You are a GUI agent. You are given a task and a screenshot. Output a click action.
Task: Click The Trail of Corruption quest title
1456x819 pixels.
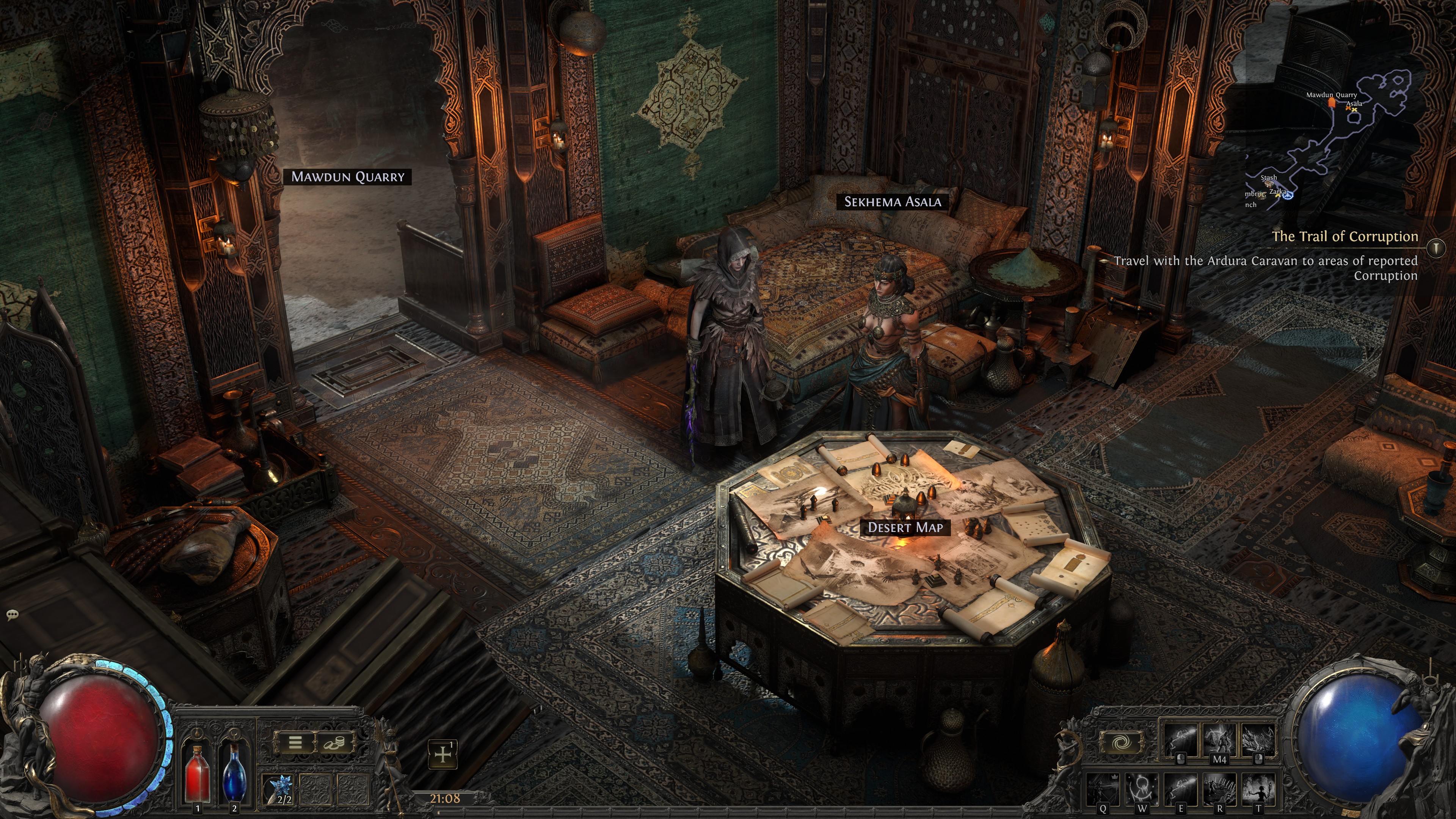point(1345,236)
